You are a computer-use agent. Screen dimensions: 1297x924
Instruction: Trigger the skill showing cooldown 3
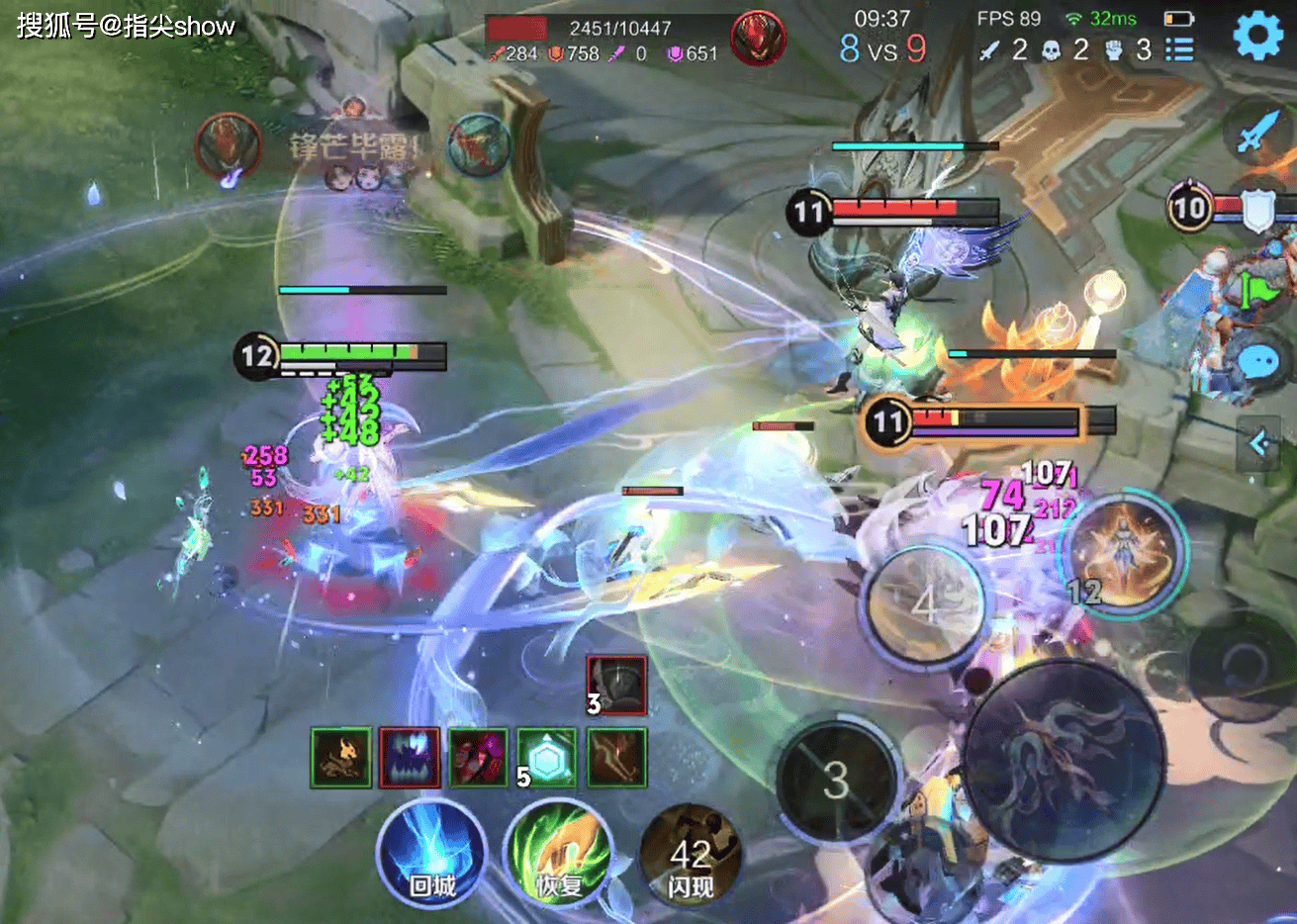(x=837, y=782)
